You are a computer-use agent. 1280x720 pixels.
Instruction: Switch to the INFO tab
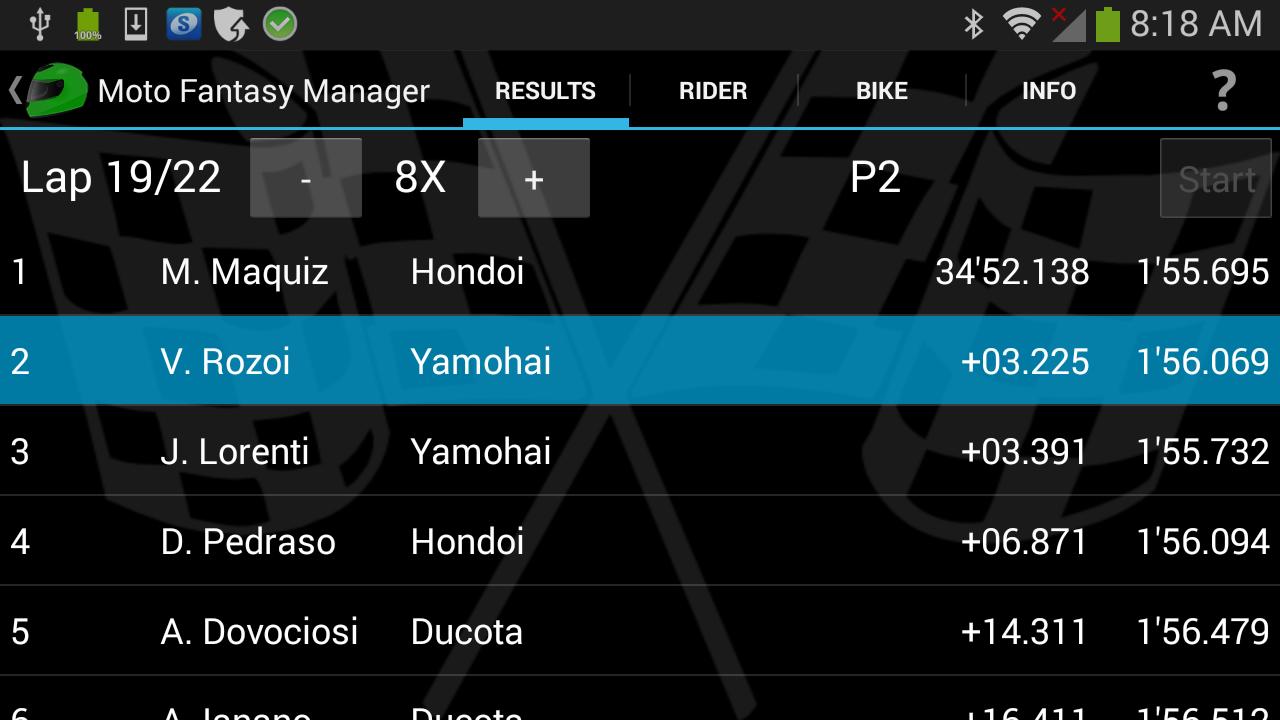coord(1048,90)
